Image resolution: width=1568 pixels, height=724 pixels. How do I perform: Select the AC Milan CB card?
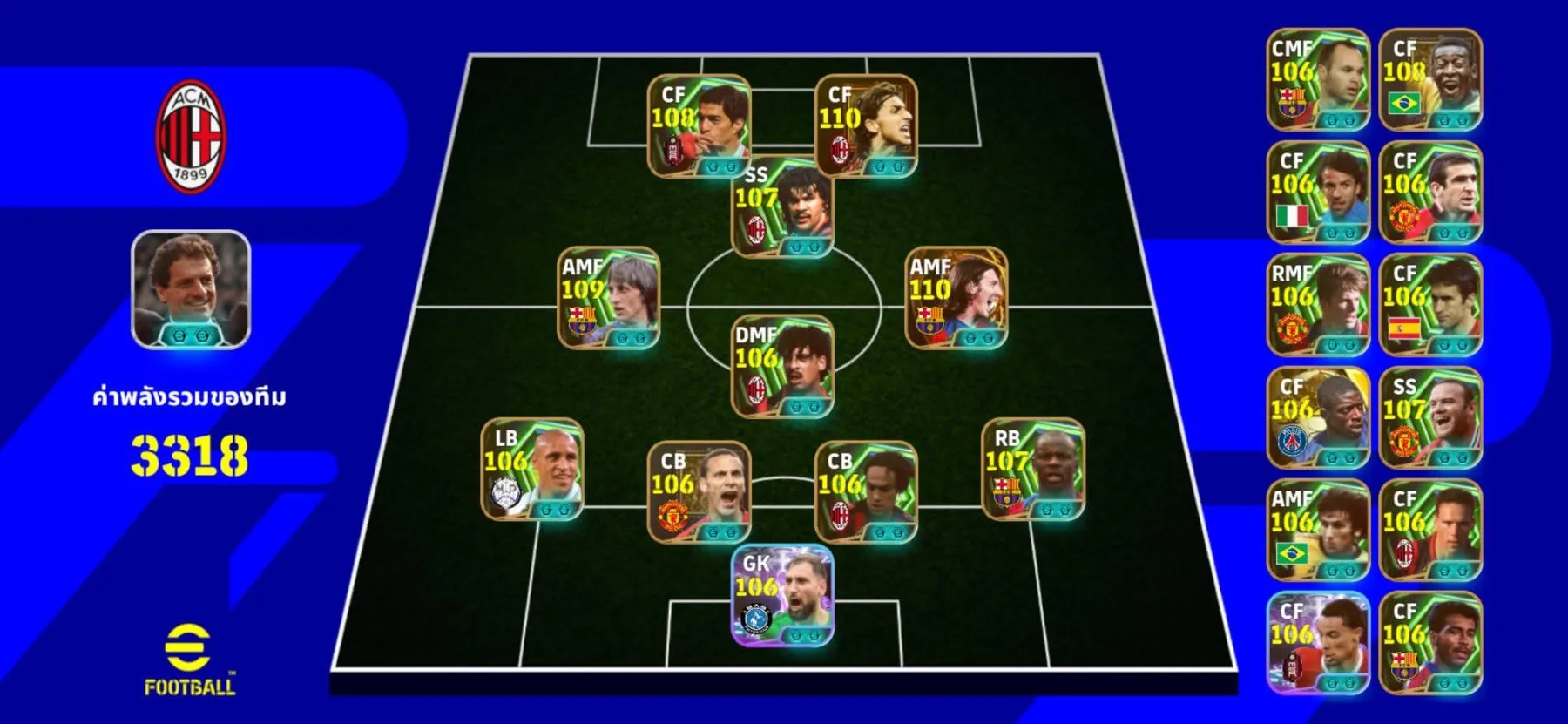(x=866, y=491)
